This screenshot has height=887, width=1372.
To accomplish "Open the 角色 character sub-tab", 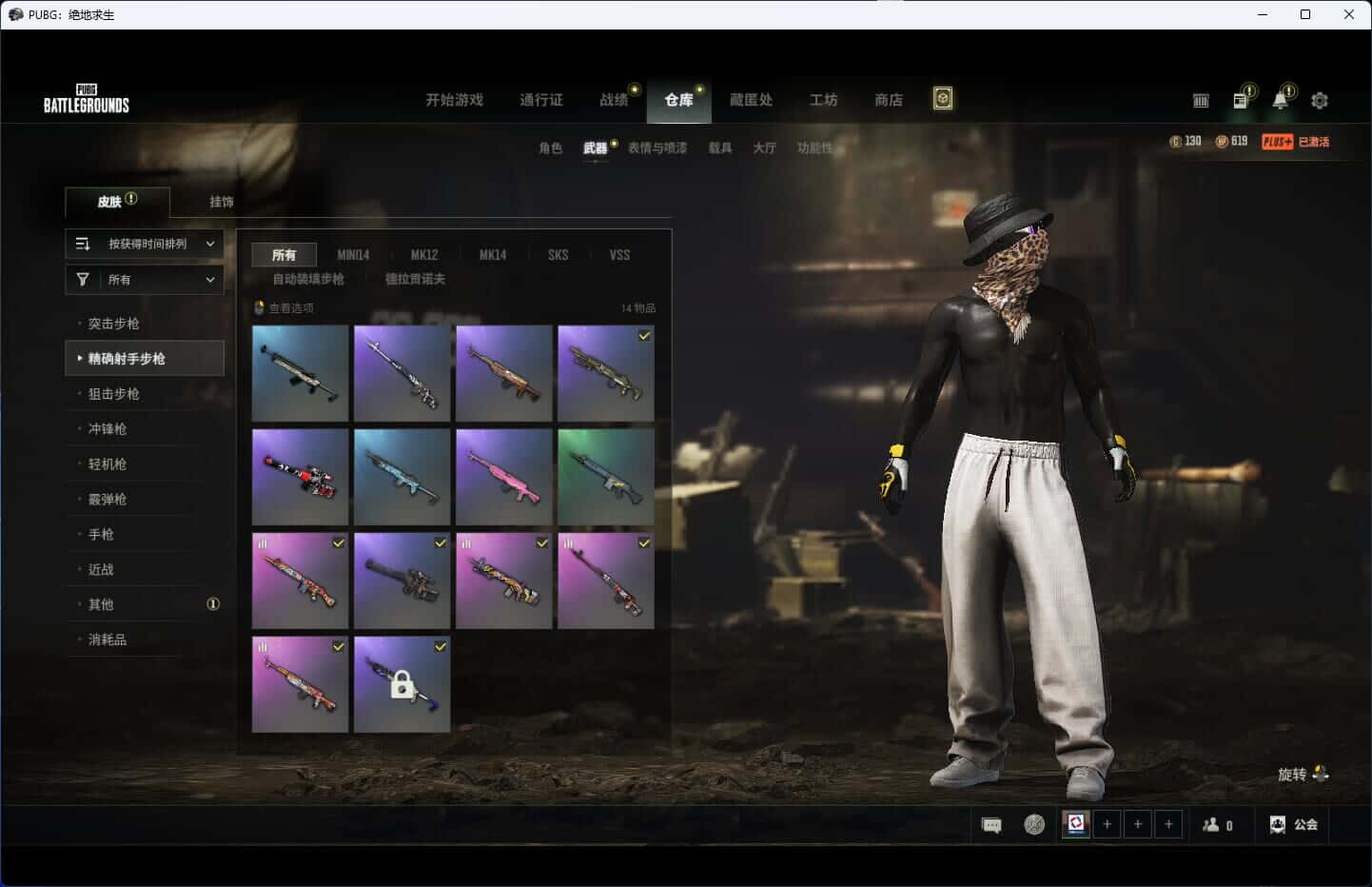I will coord(550,148).
